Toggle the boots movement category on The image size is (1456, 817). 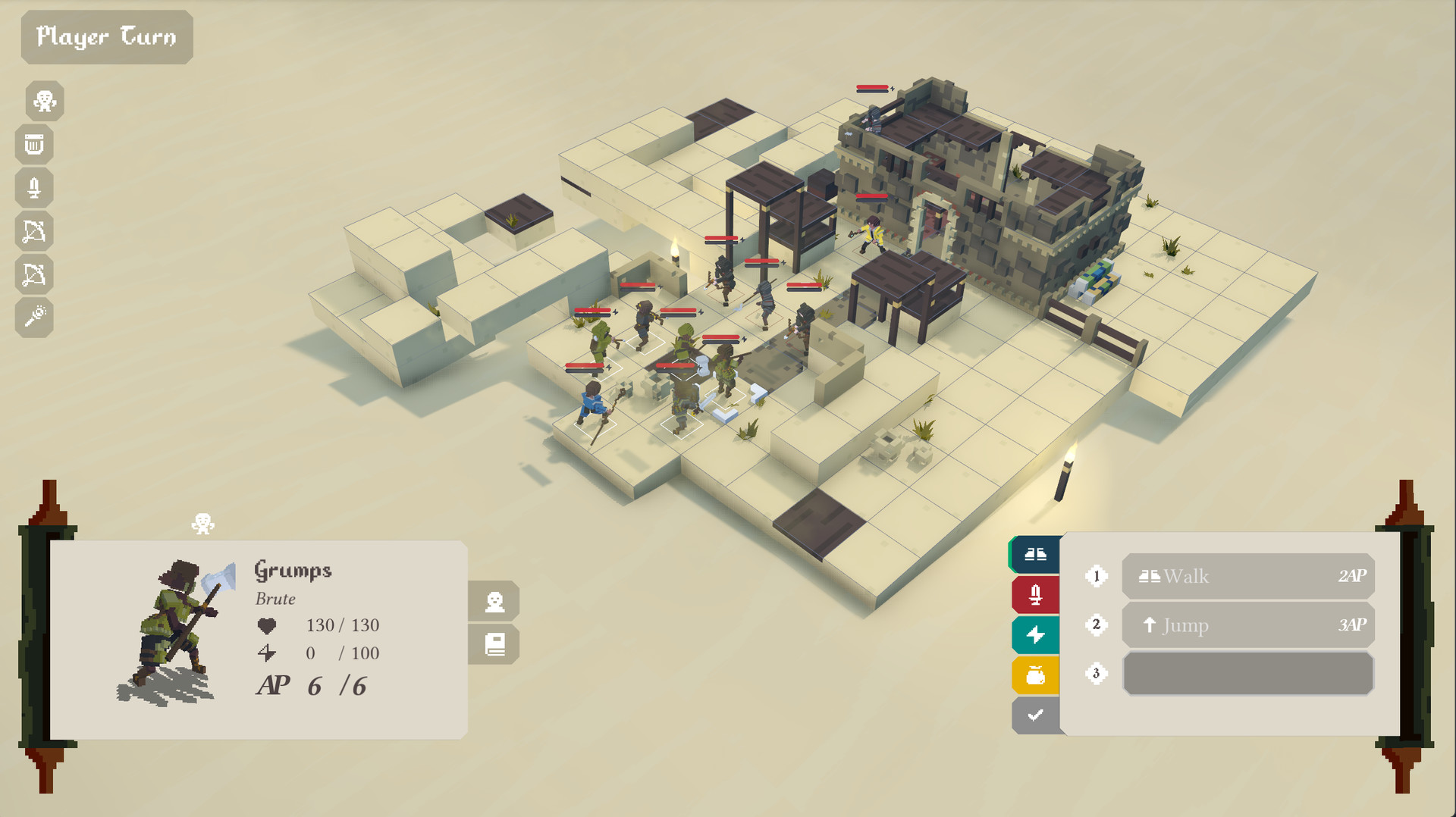tap(1035, 554)
